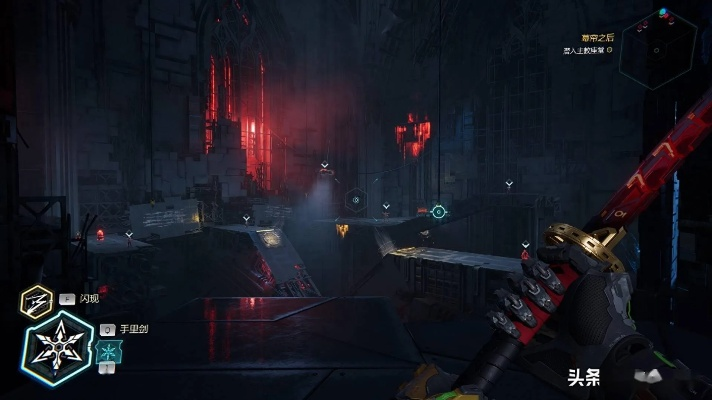712x400 pixels.
Task: Trigger the Blink (闪现) ability icon
Action: [x=37, y=299]
